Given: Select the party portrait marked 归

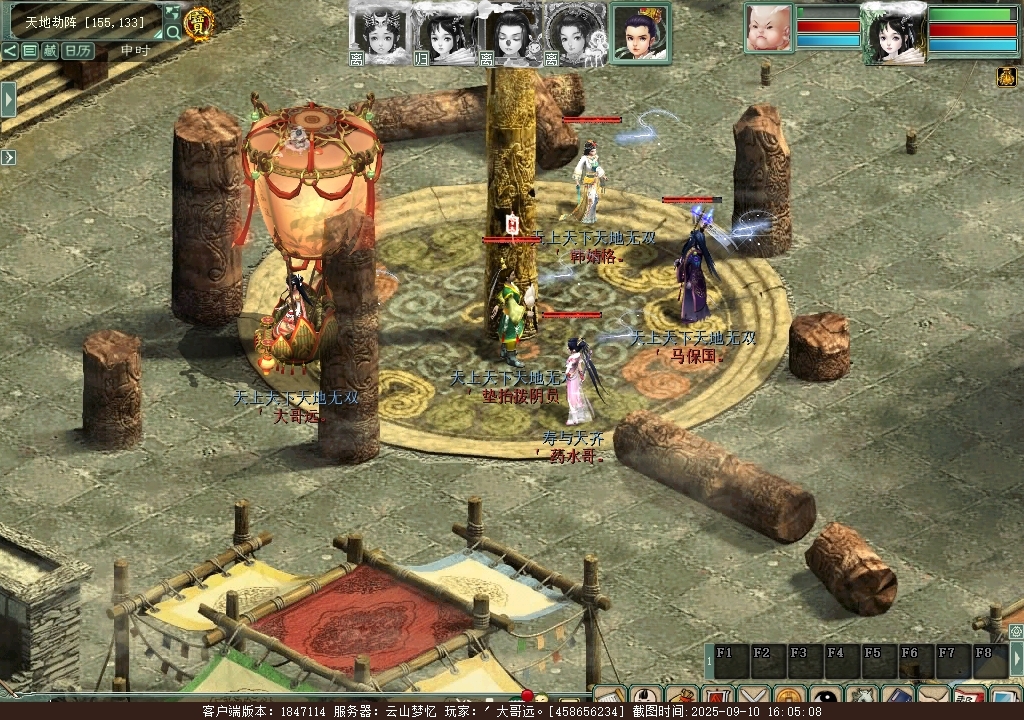Looking at the screenshot, I should [x=443, y=33].
